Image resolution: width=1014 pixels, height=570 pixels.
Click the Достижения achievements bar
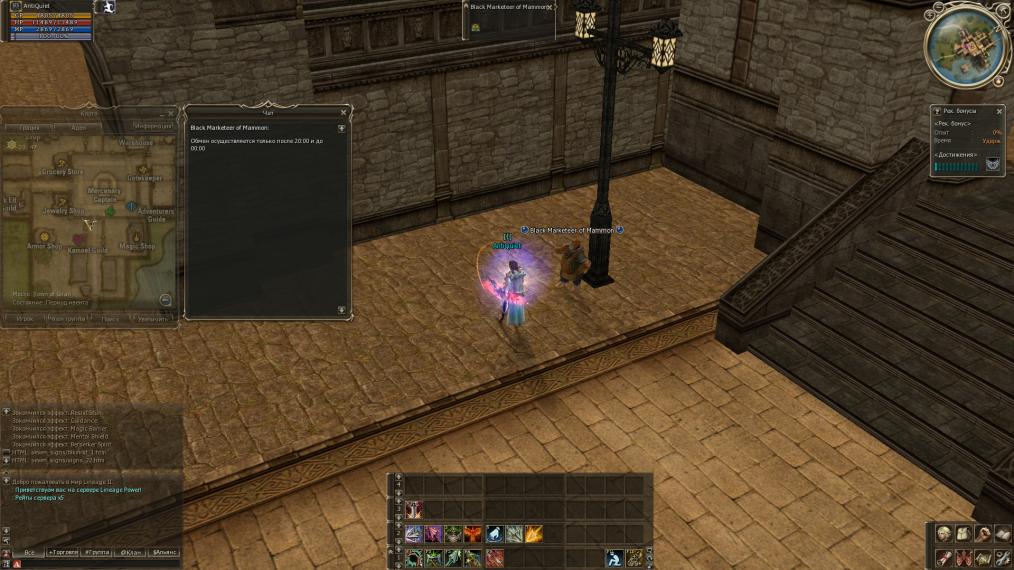(x=957, y=167)
